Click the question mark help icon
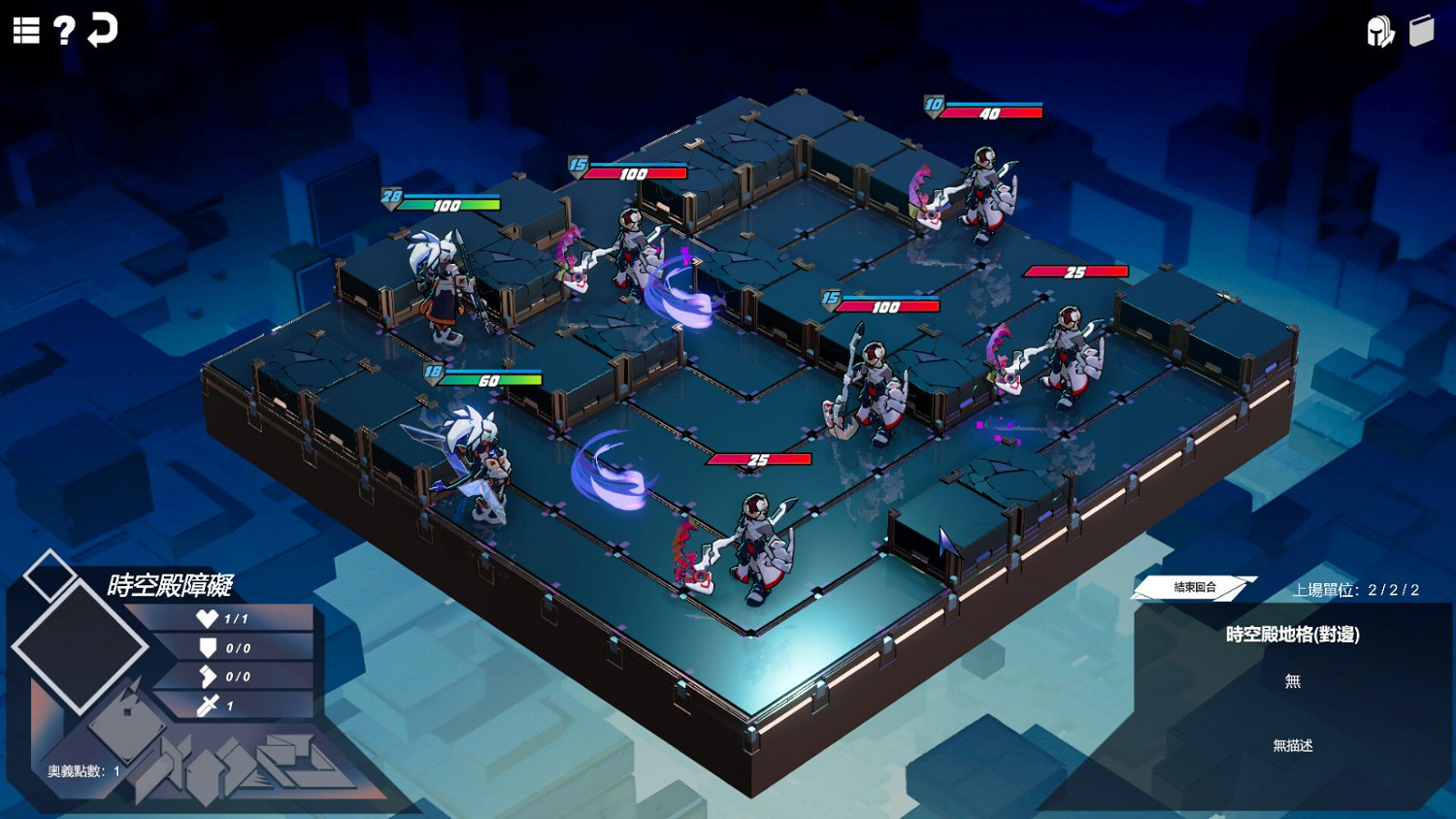The image size is (1456, 819). coord(63,29)
